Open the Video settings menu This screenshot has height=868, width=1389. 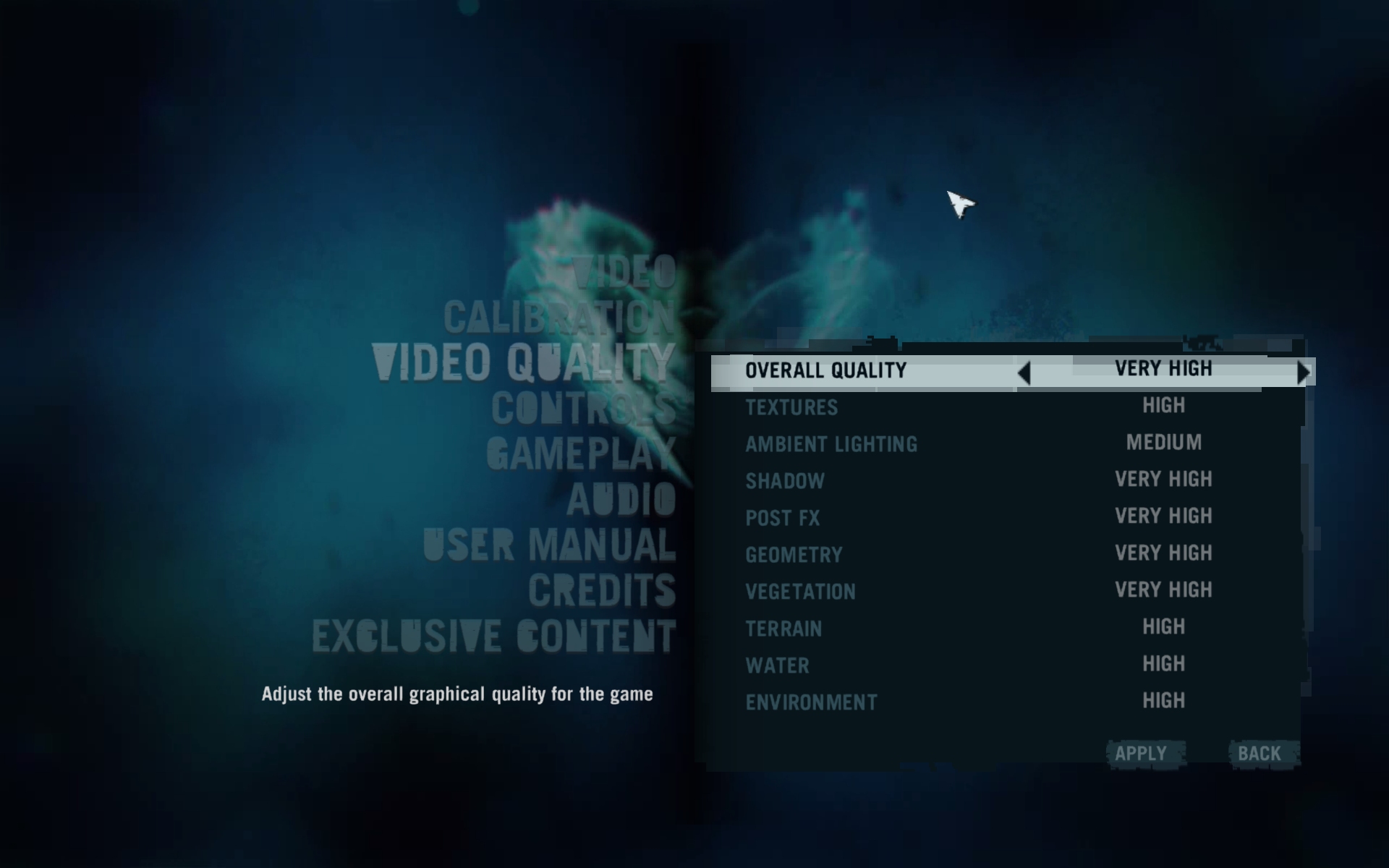tap(624, 272)
